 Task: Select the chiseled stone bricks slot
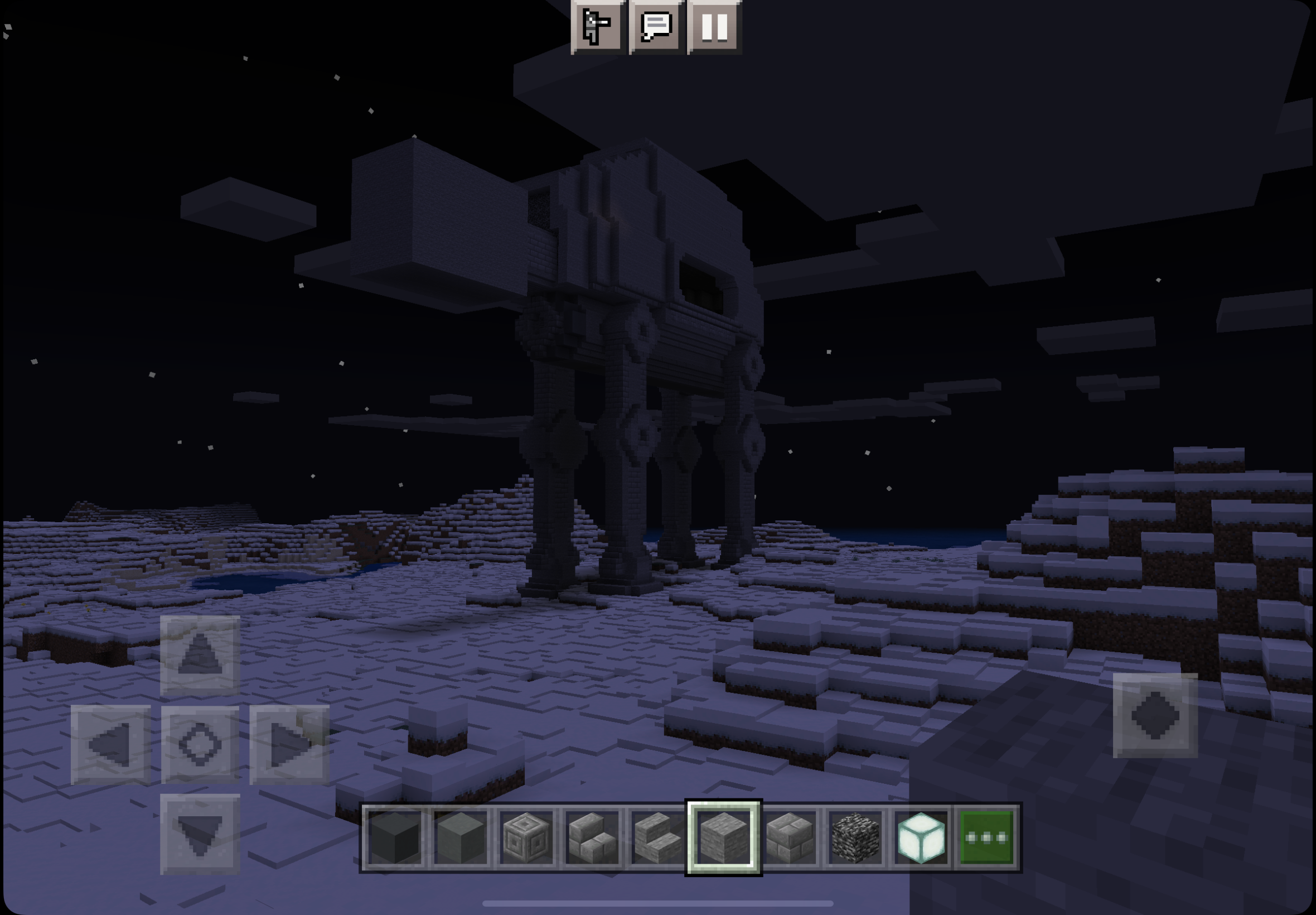pyautogui.click(x=526, y=837)
